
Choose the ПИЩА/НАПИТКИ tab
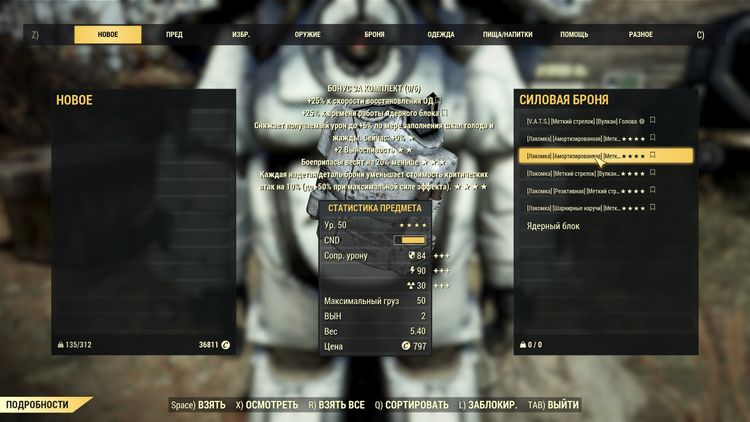(508, 34)
